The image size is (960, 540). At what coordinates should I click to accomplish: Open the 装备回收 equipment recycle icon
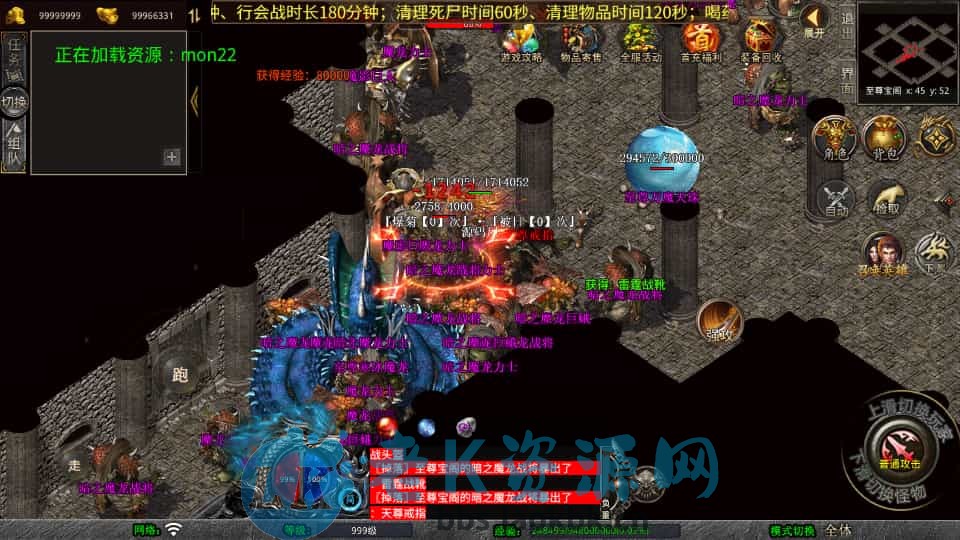[x=761, y=42]
